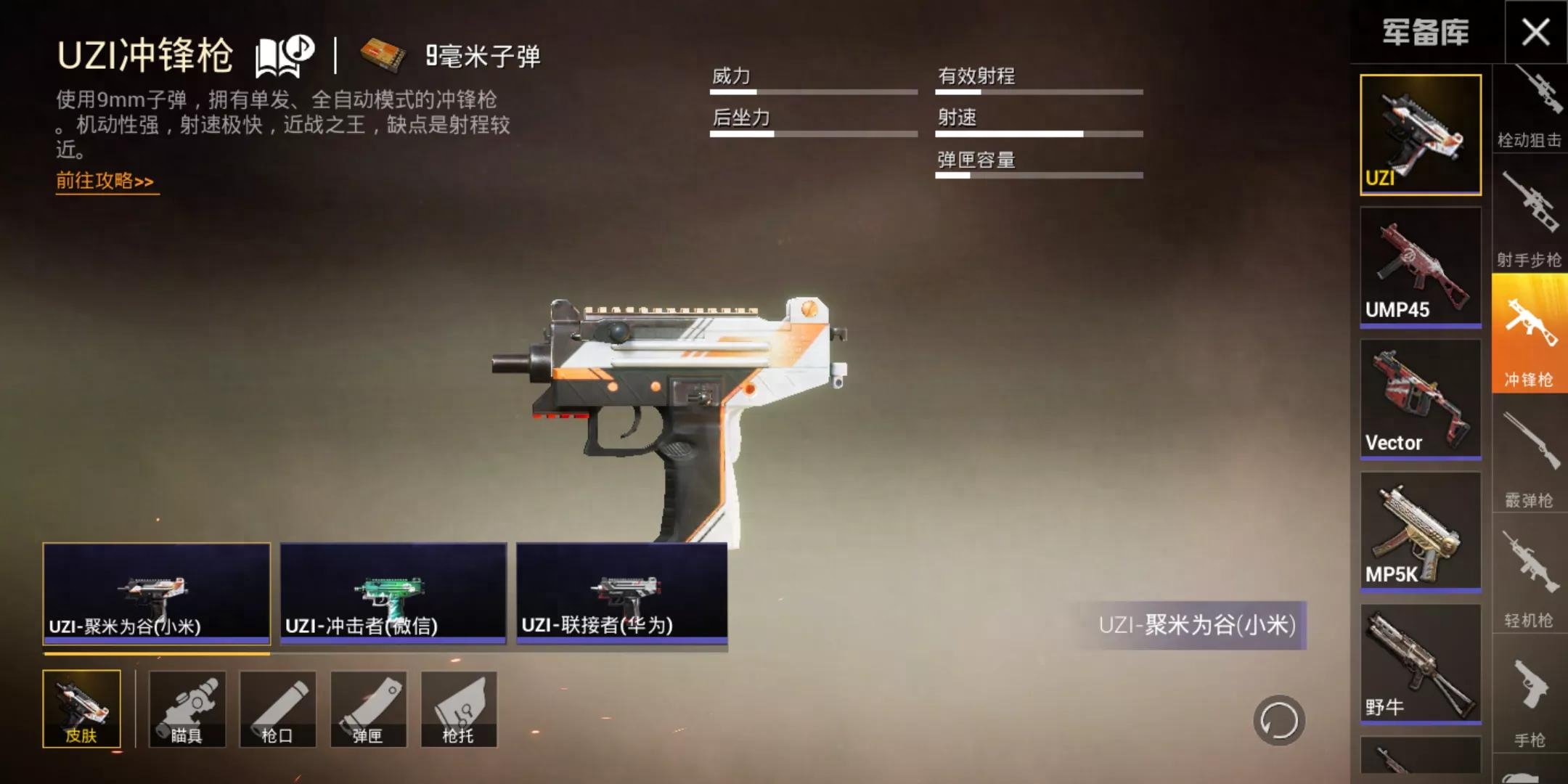Viewport: 1568px width, 784px height.
Task: Pick the MP5K weapon thumbnail
Action: 1420,531
